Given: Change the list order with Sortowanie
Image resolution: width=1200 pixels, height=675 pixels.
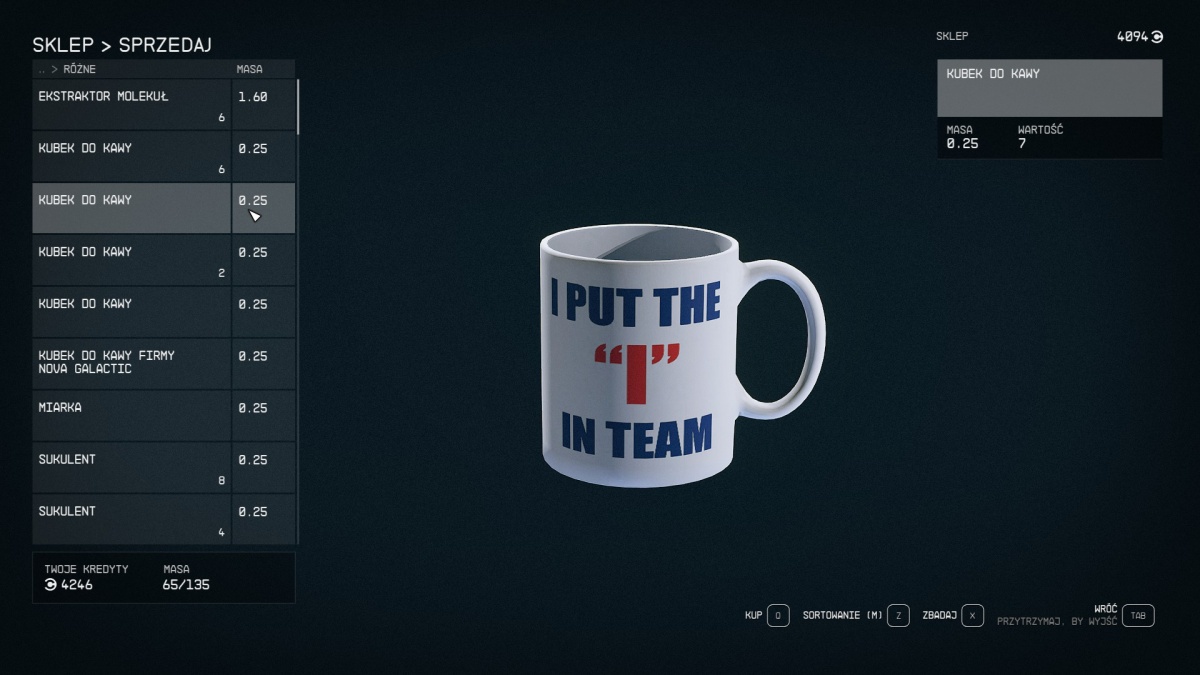Looking at the screenshot, I should (x=898, y=616).
